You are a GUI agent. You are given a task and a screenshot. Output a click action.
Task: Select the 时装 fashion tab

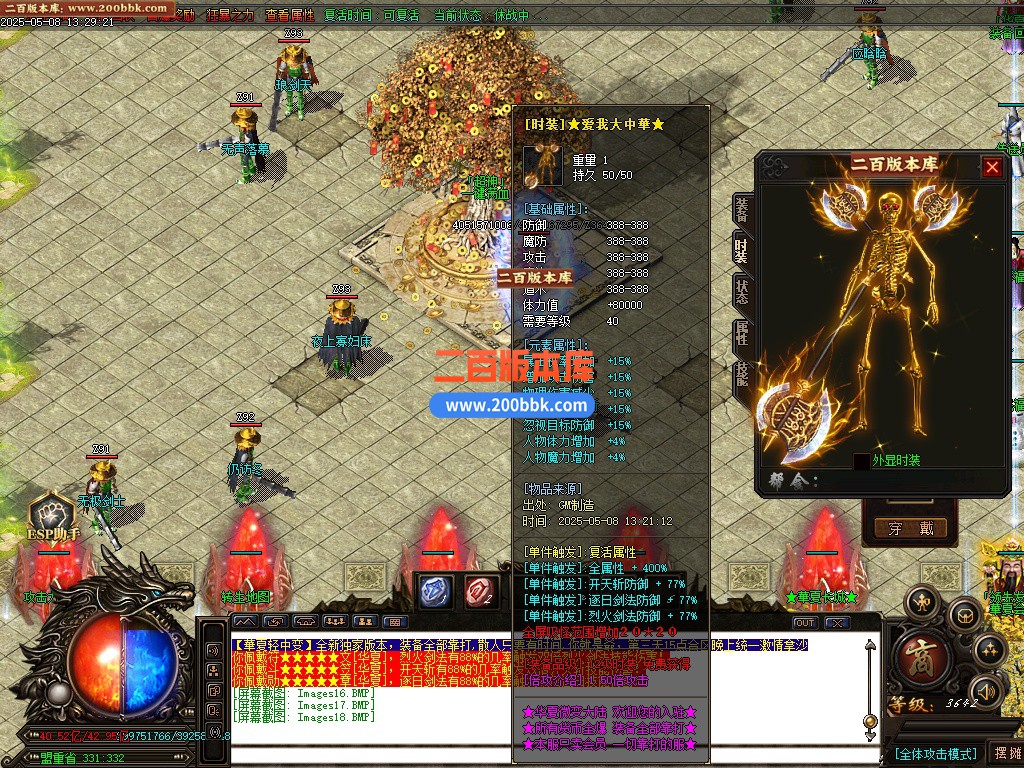coord(742,251)
